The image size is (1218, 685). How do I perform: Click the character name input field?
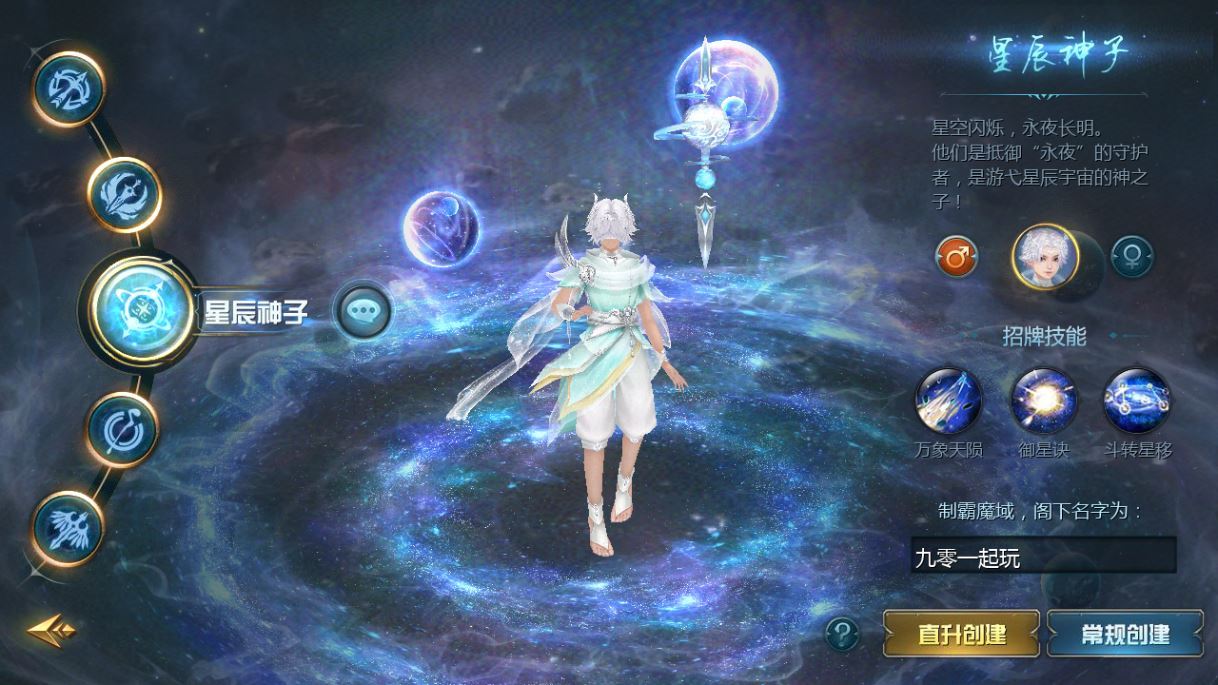point(1042,557)
